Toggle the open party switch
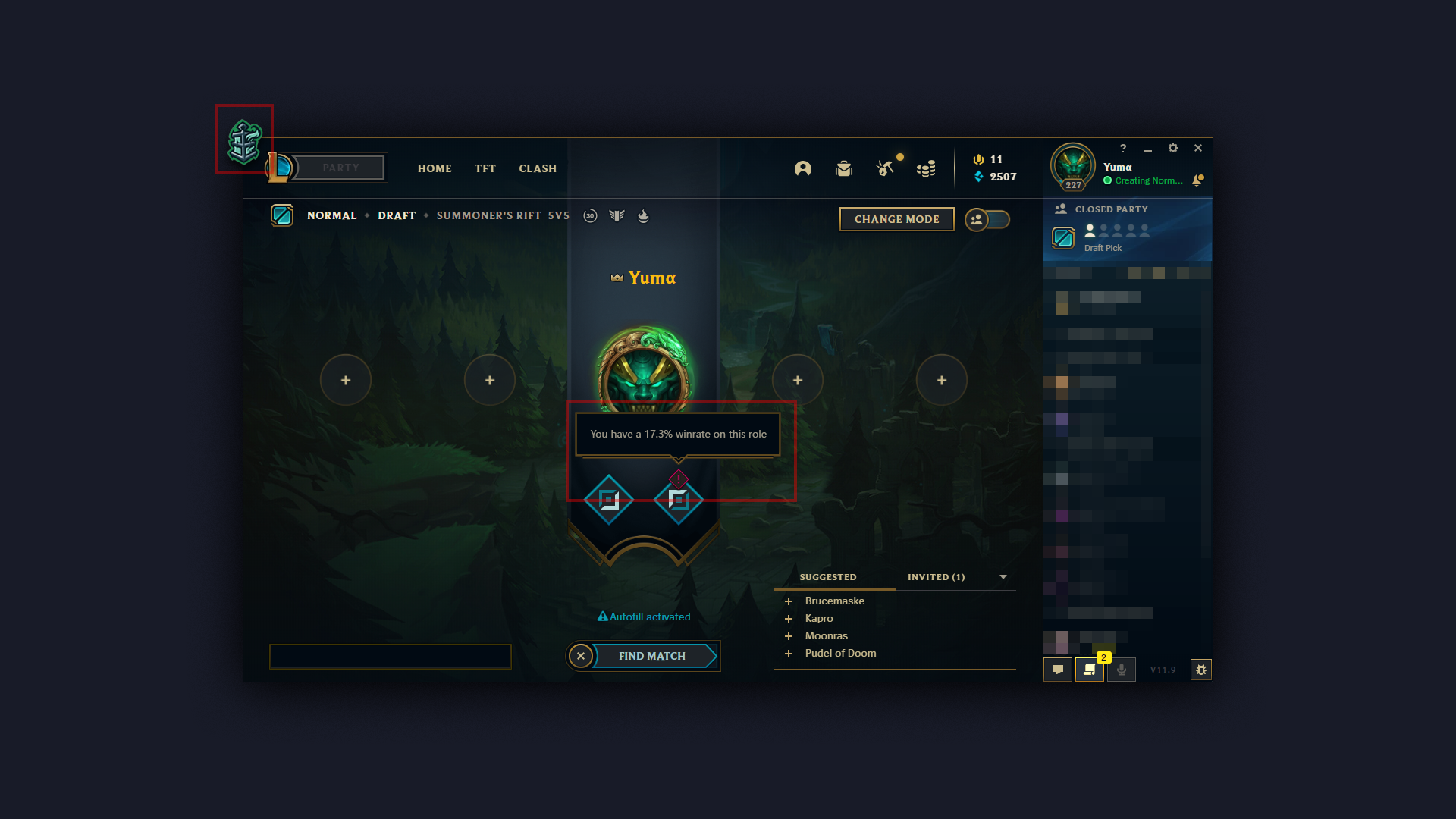 coord(988,218)
